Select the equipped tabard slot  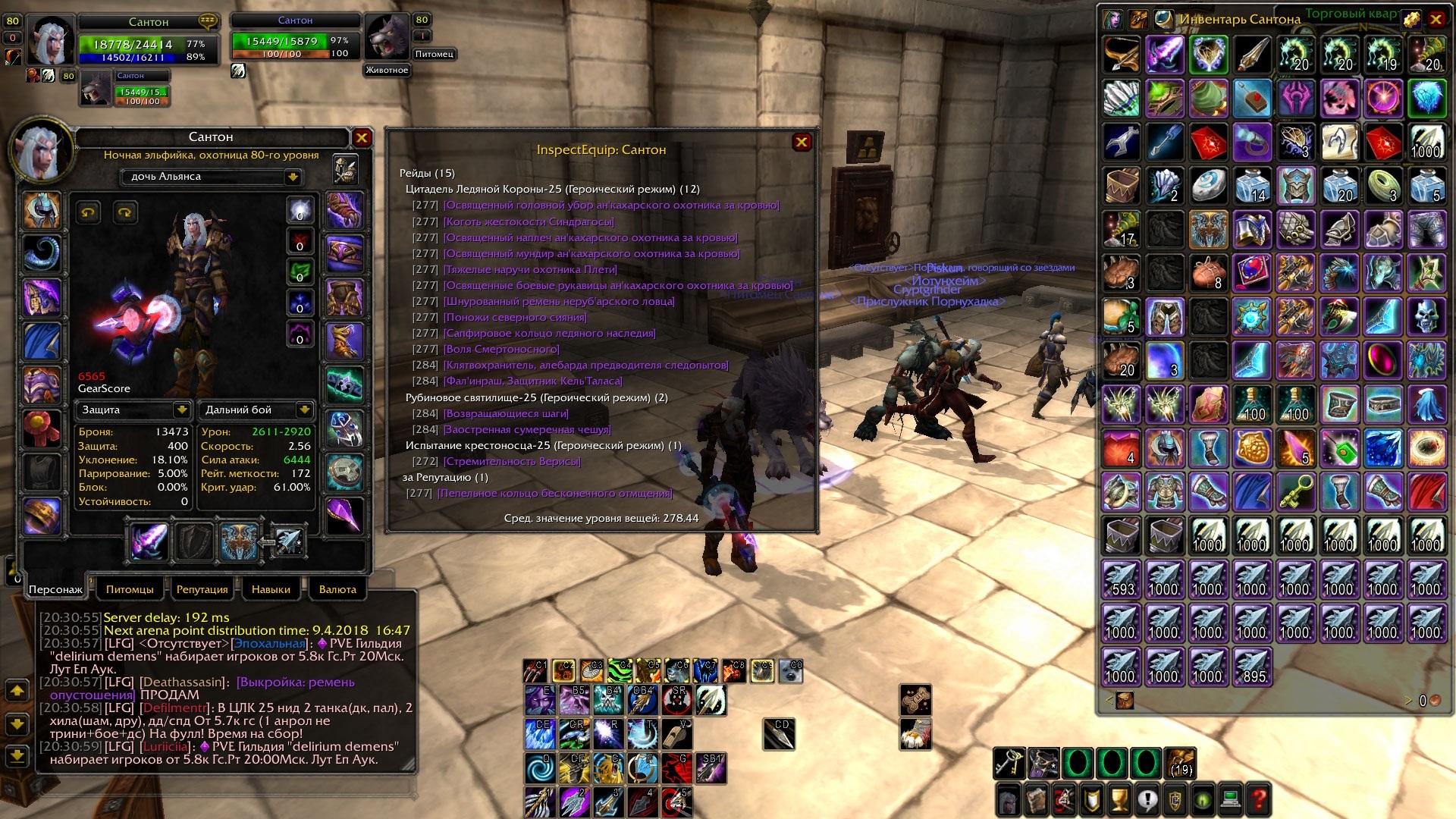(x=42, y=471)
